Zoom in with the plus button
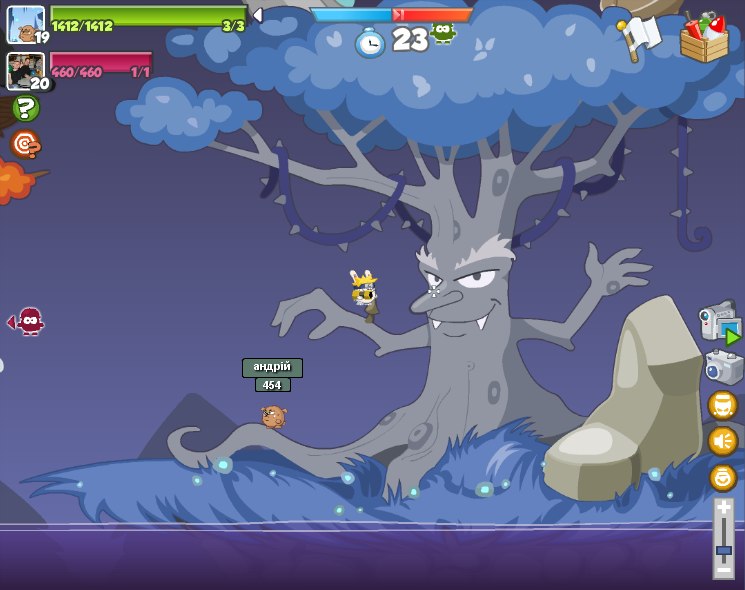Screen dimensions: 745x590 (x=723, y=507)
